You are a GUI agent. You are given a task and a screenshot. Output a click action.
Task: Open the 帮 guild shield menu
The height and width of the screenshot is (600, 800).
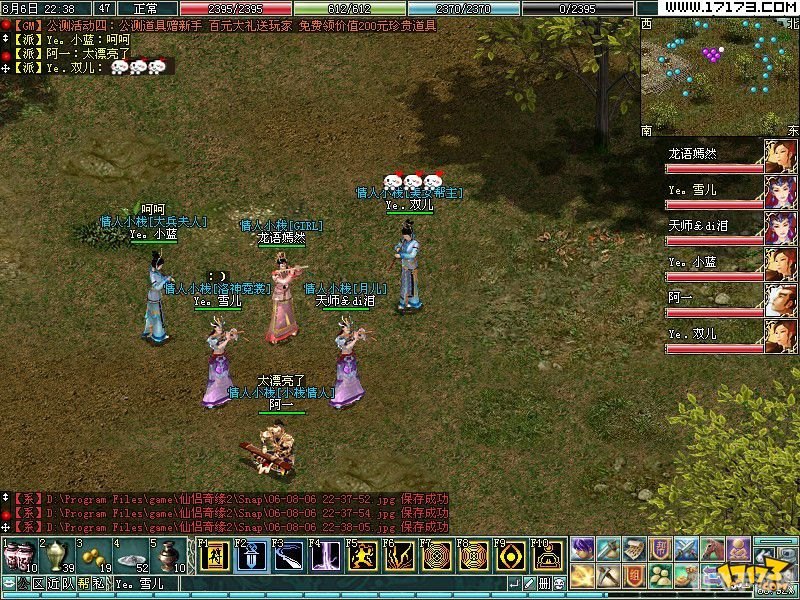pyautogui.click(x=661, y=548)
